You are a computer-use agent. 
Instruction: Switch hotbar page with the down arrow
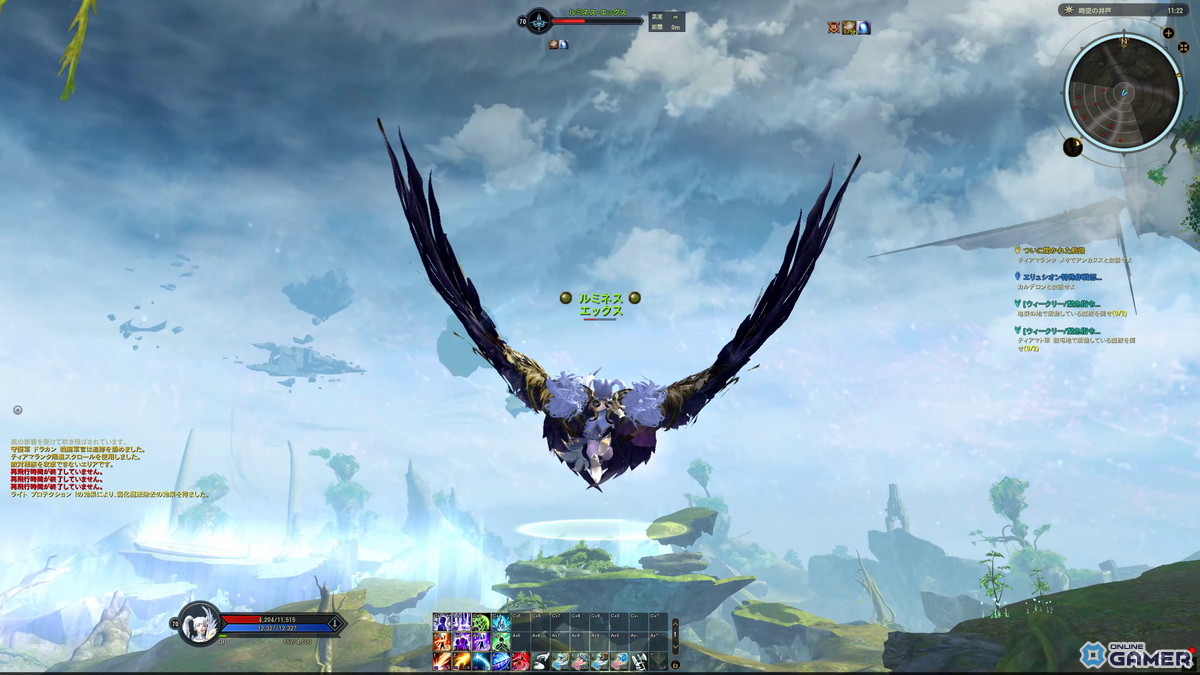click(675, 646)
